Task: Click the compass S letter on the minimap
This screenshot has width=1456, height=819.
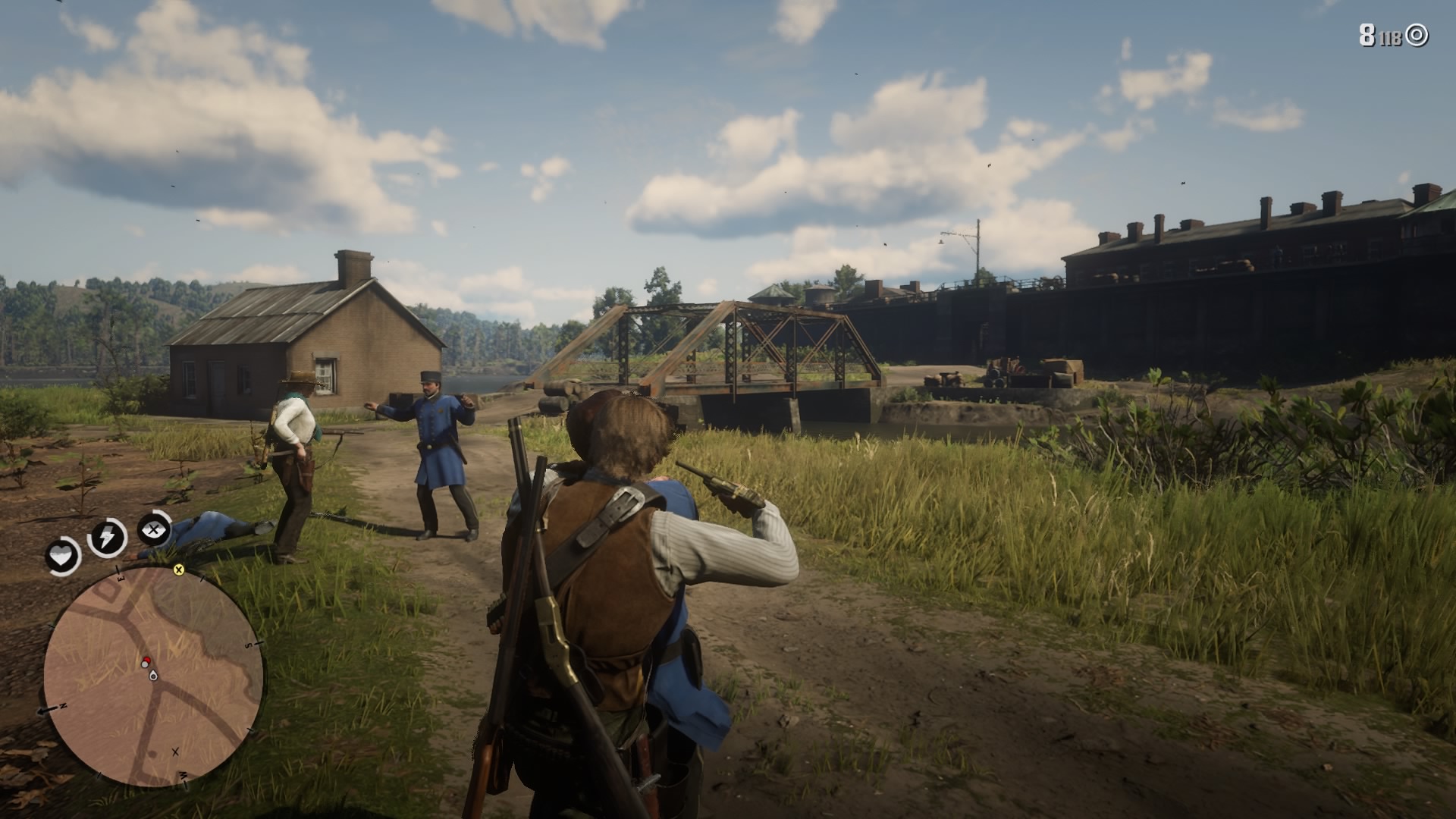Action: click(249, 644)
